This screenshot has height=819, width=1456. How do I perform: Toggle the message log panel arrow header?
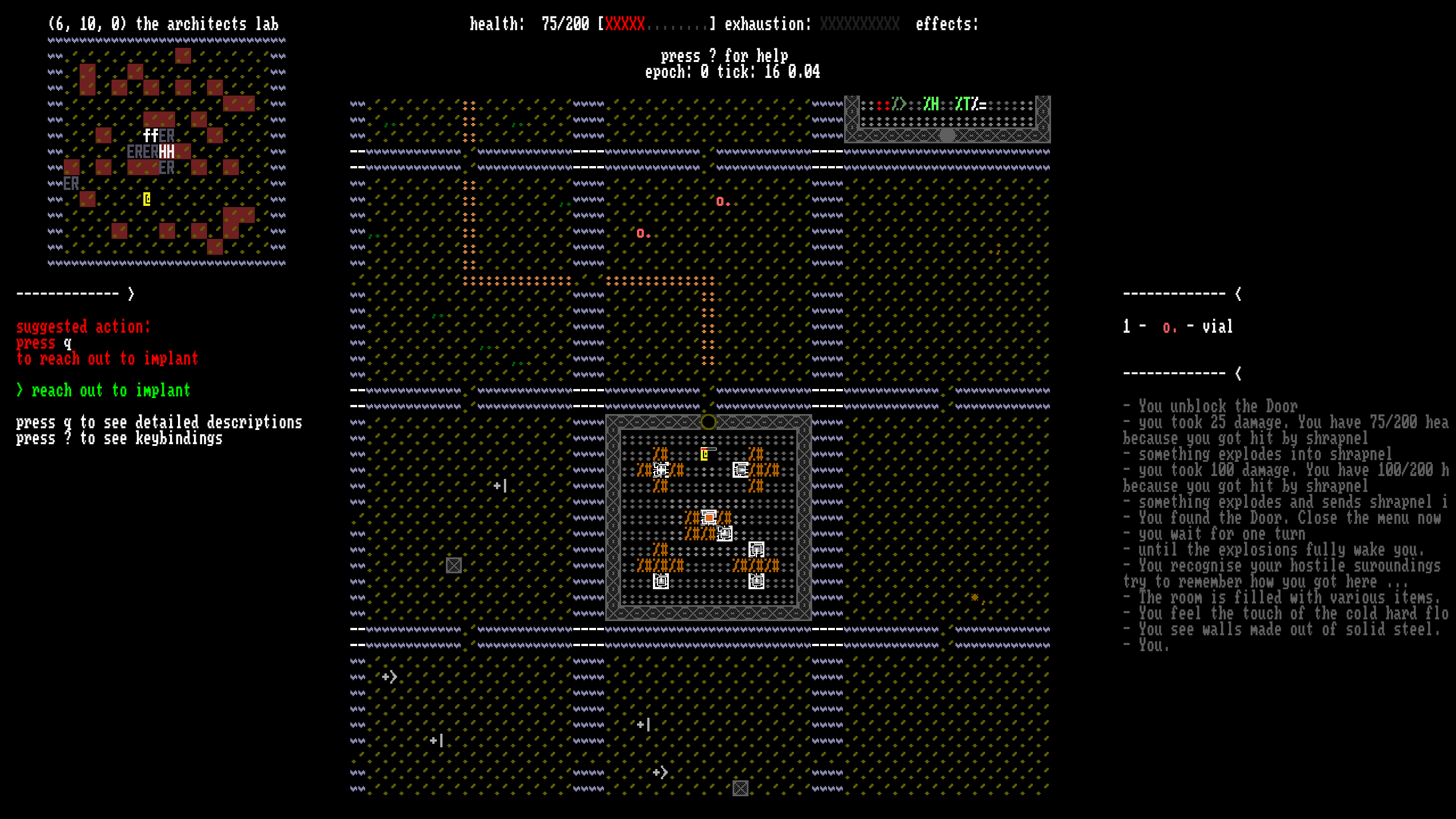click(1238, 374)
